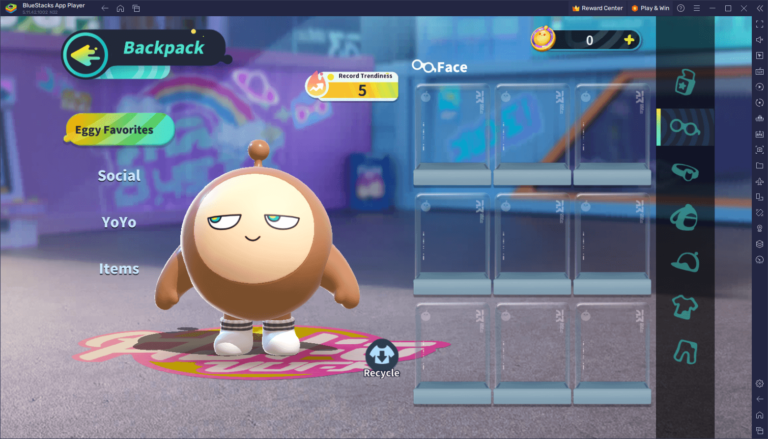This screenshot has height=439, width=768.
Task: Select the pants category tab
Action: (x=685, y=349)
